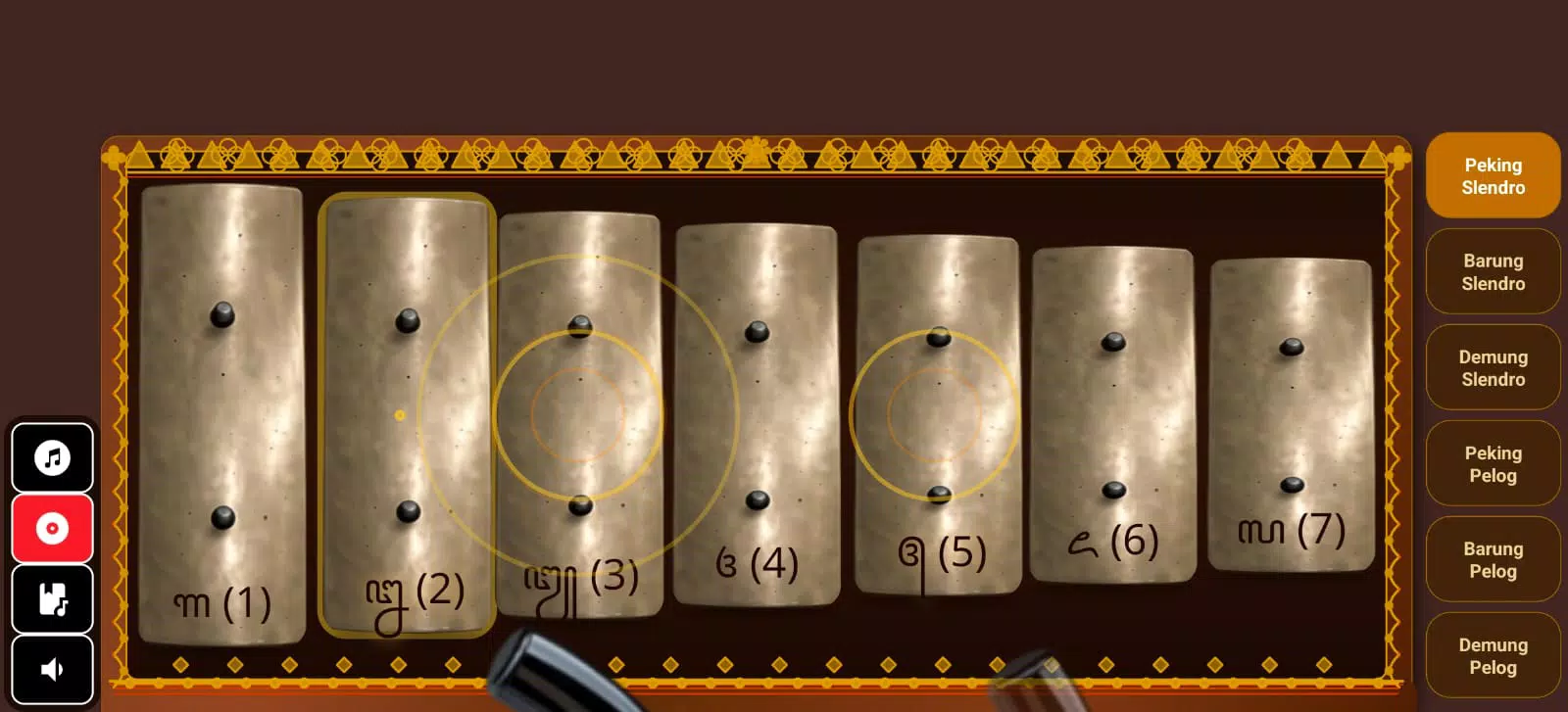Select the Demung Pelog scale
The width and height of the screenshot is (1568, 712).
(x=1492, y=656)
